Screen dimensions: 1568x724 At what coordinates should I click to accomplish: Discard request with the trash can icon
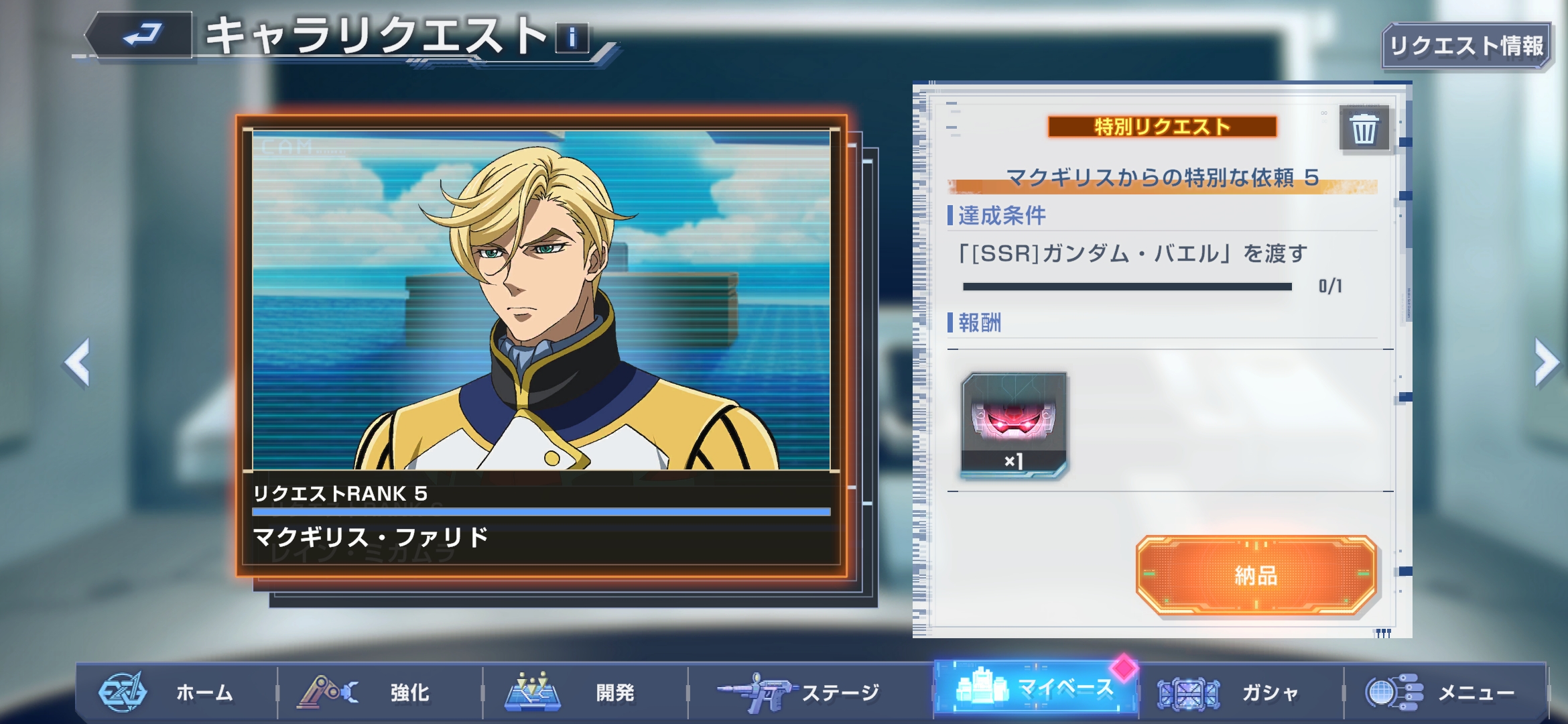click(x=1364, y=128)
